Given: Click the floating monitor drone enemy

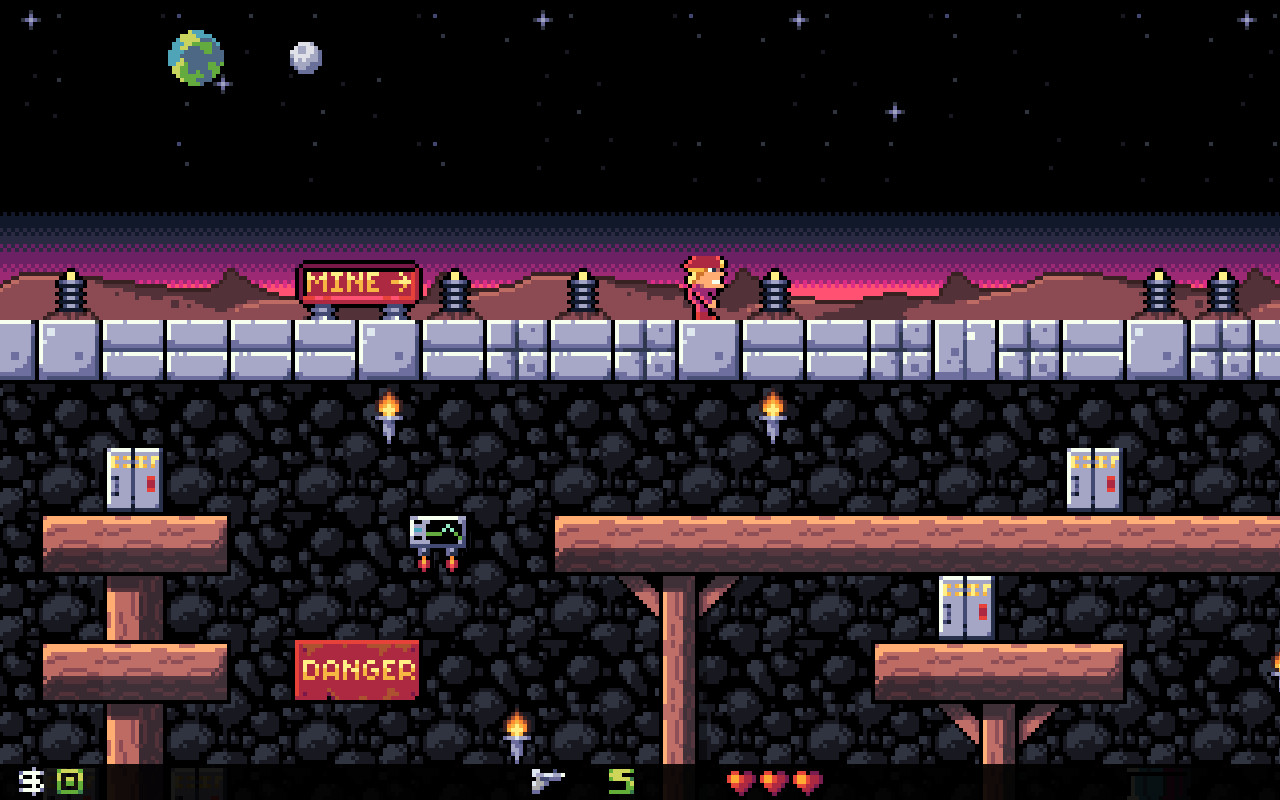Looking at the screenshot, I should 438,535.
